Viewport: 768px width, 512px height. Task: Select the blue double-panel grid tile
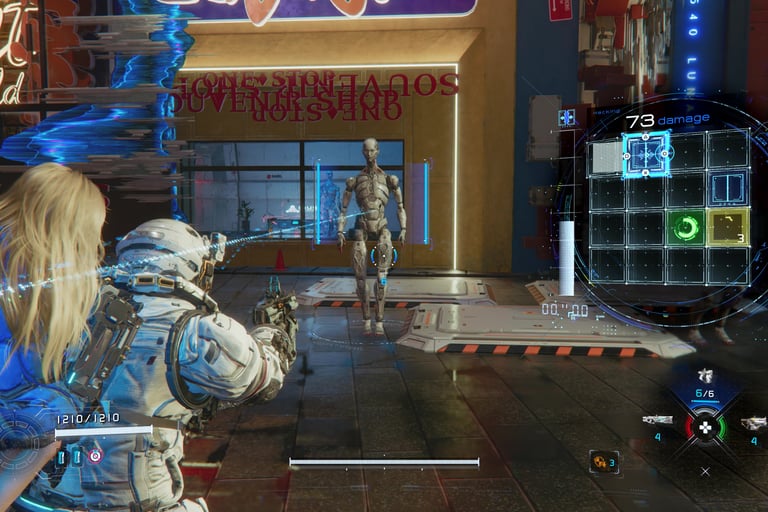coord(727,189)
